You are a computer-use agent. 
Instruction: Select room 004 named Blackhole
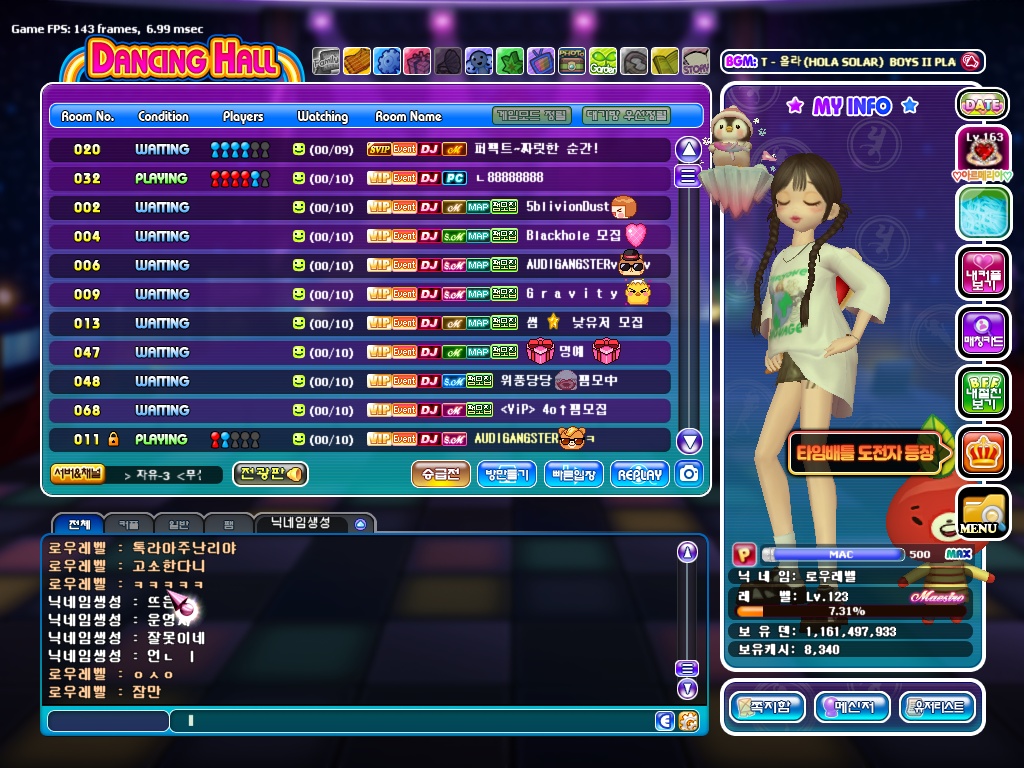360,237
